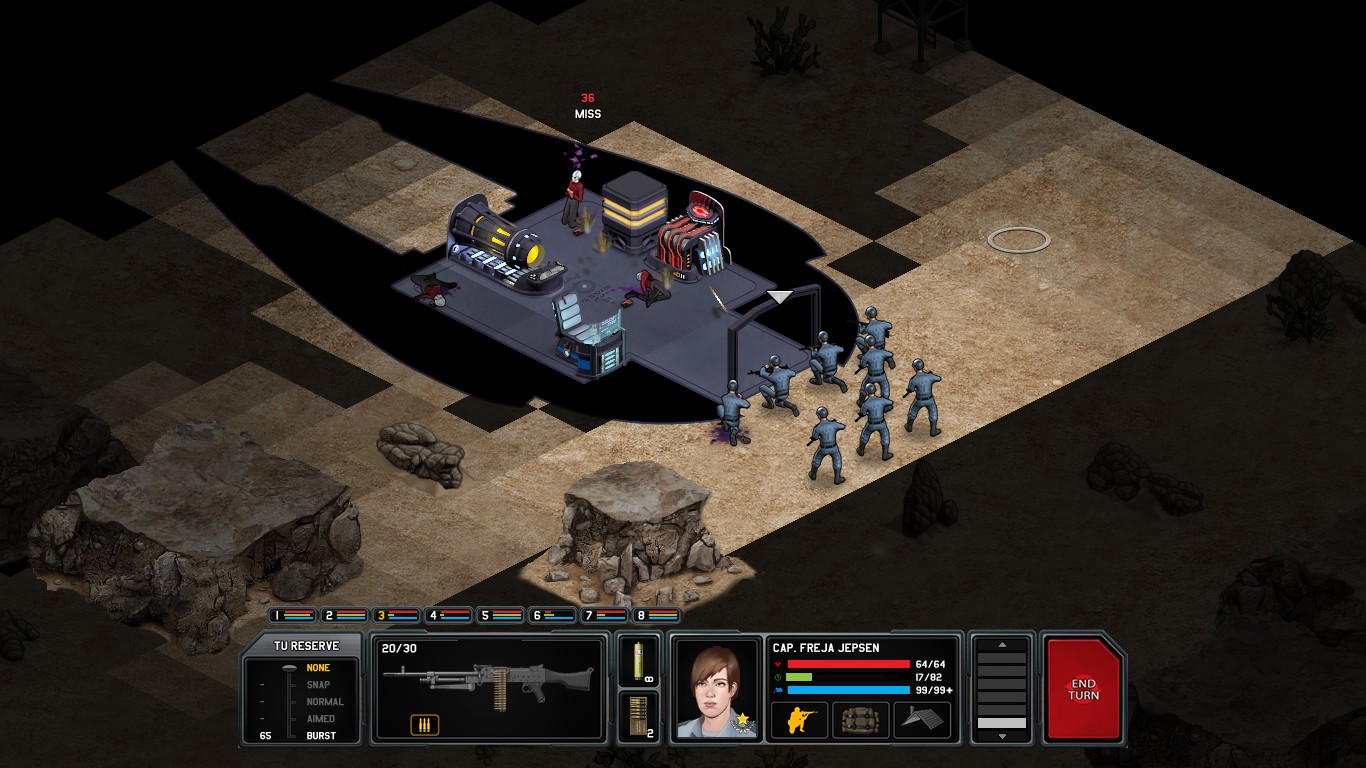Reserve time units for Aimed shot

point(320,719)
